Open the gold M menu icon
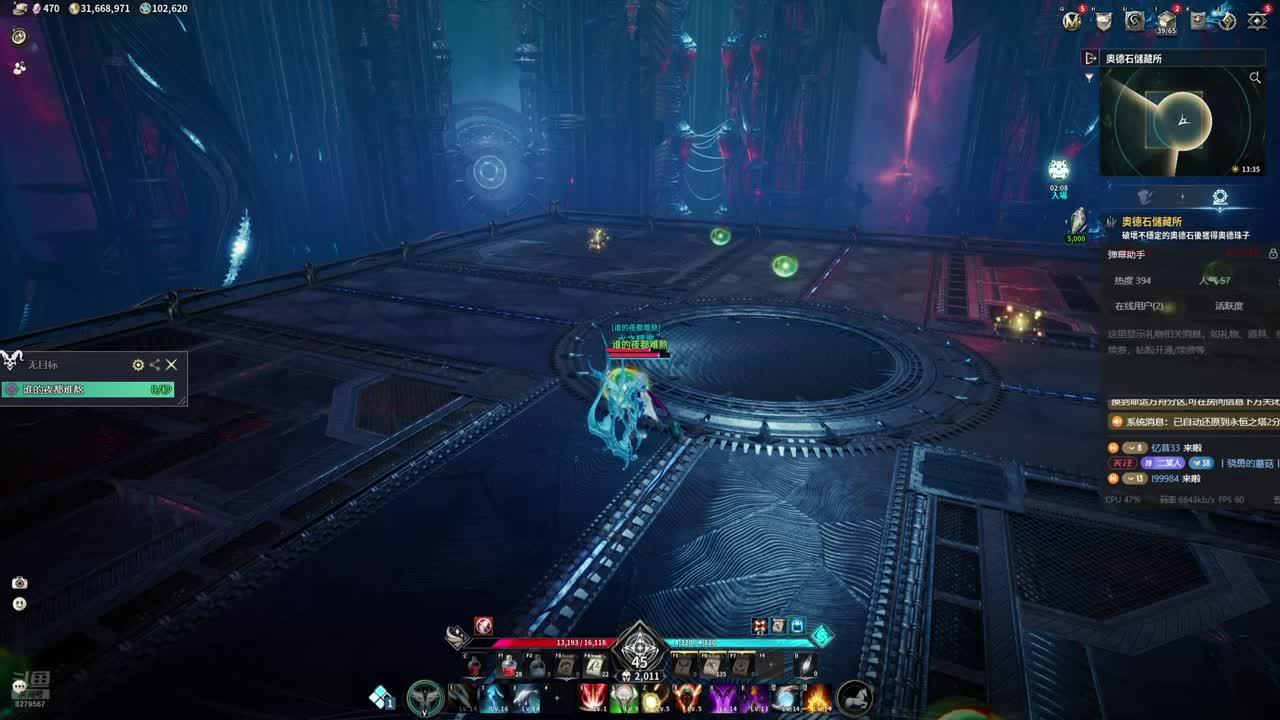 [1072, 20]
